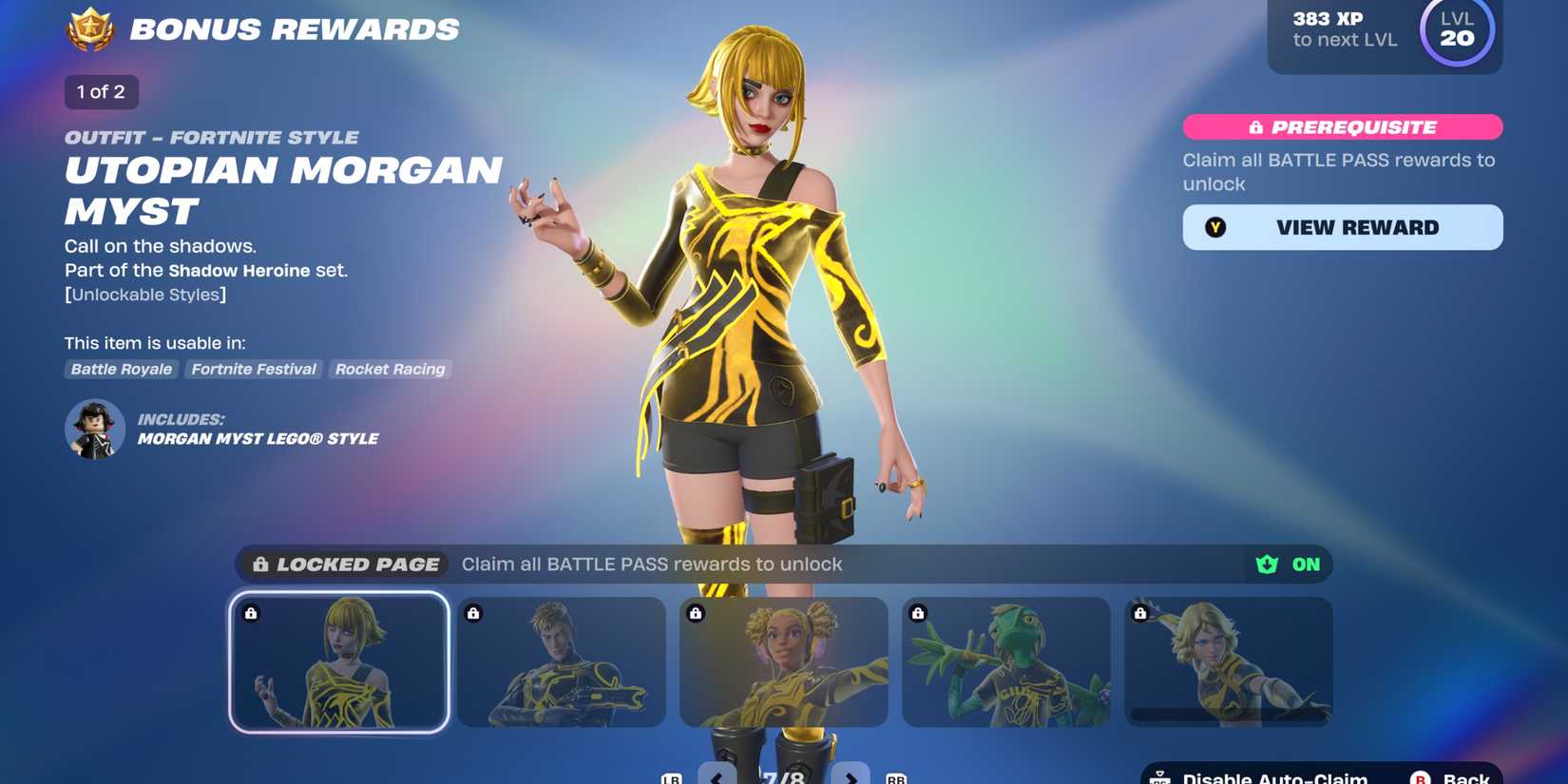Click the Morgan Myst LEGO Style thumbnail icon
Screen dimensions: 1568x784
tap(94, 430)
